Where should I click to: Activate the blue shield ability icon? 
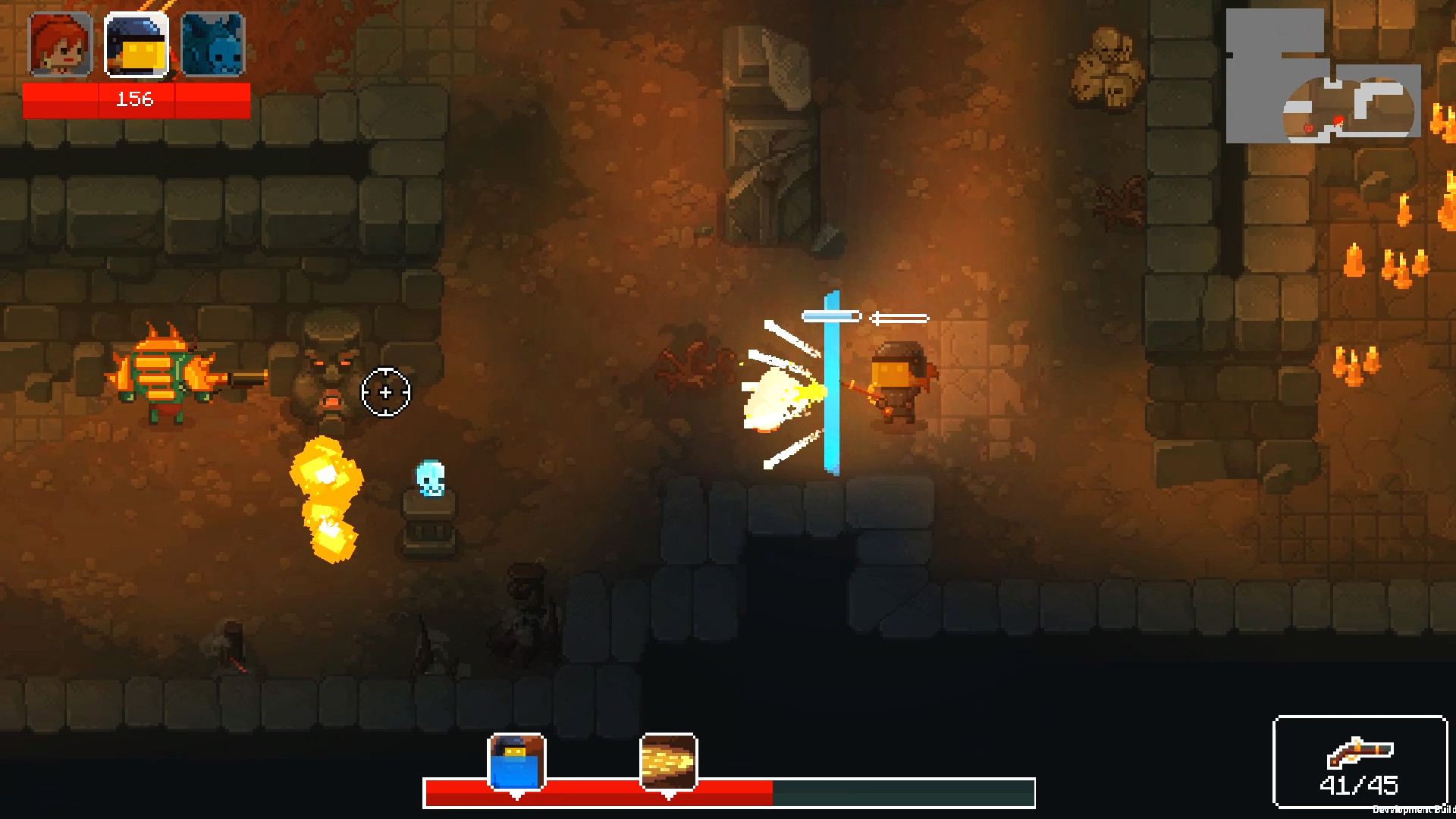(x=516, y=761)
